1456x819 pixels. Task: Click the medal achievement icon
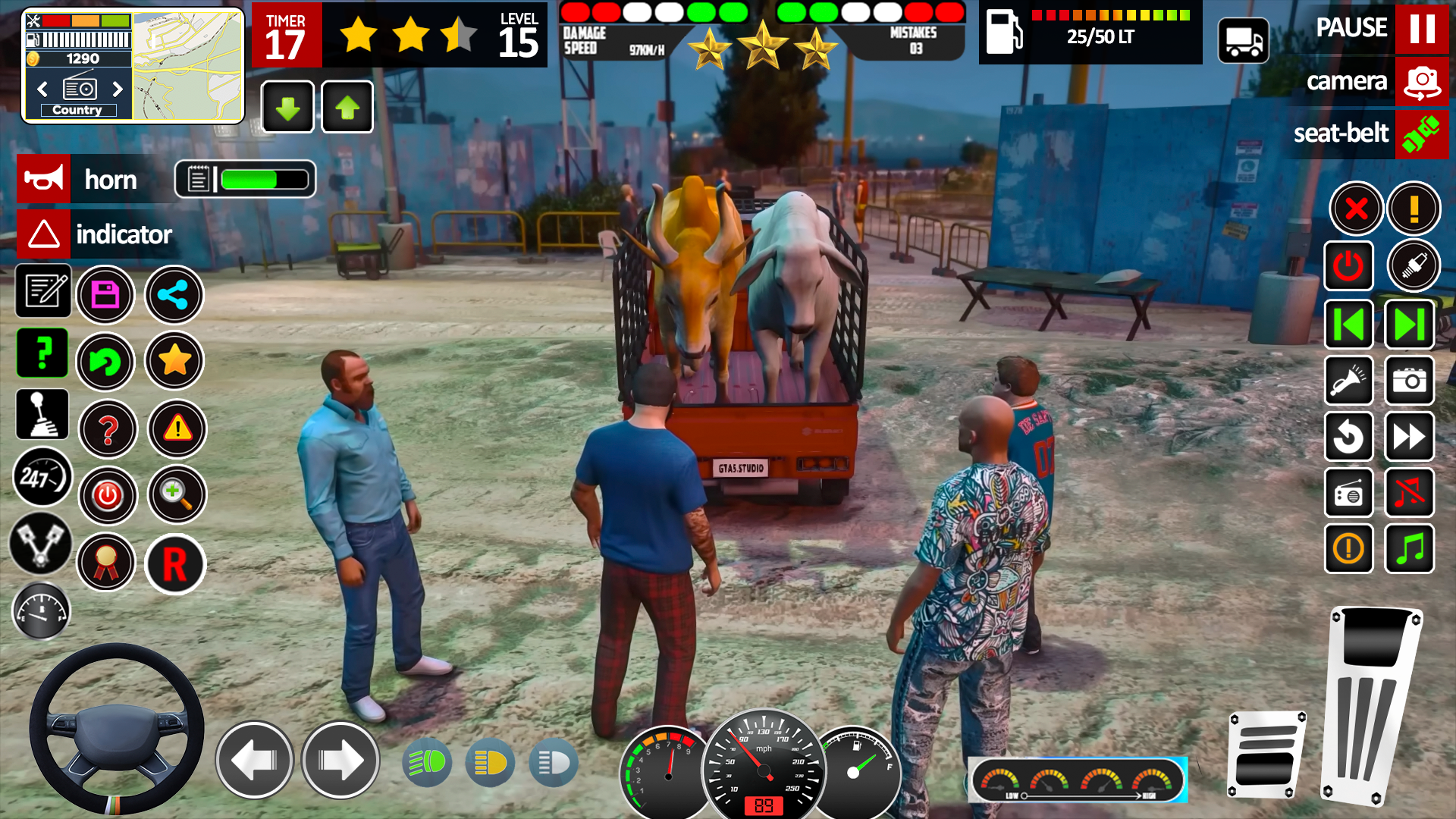pos(106,562)
